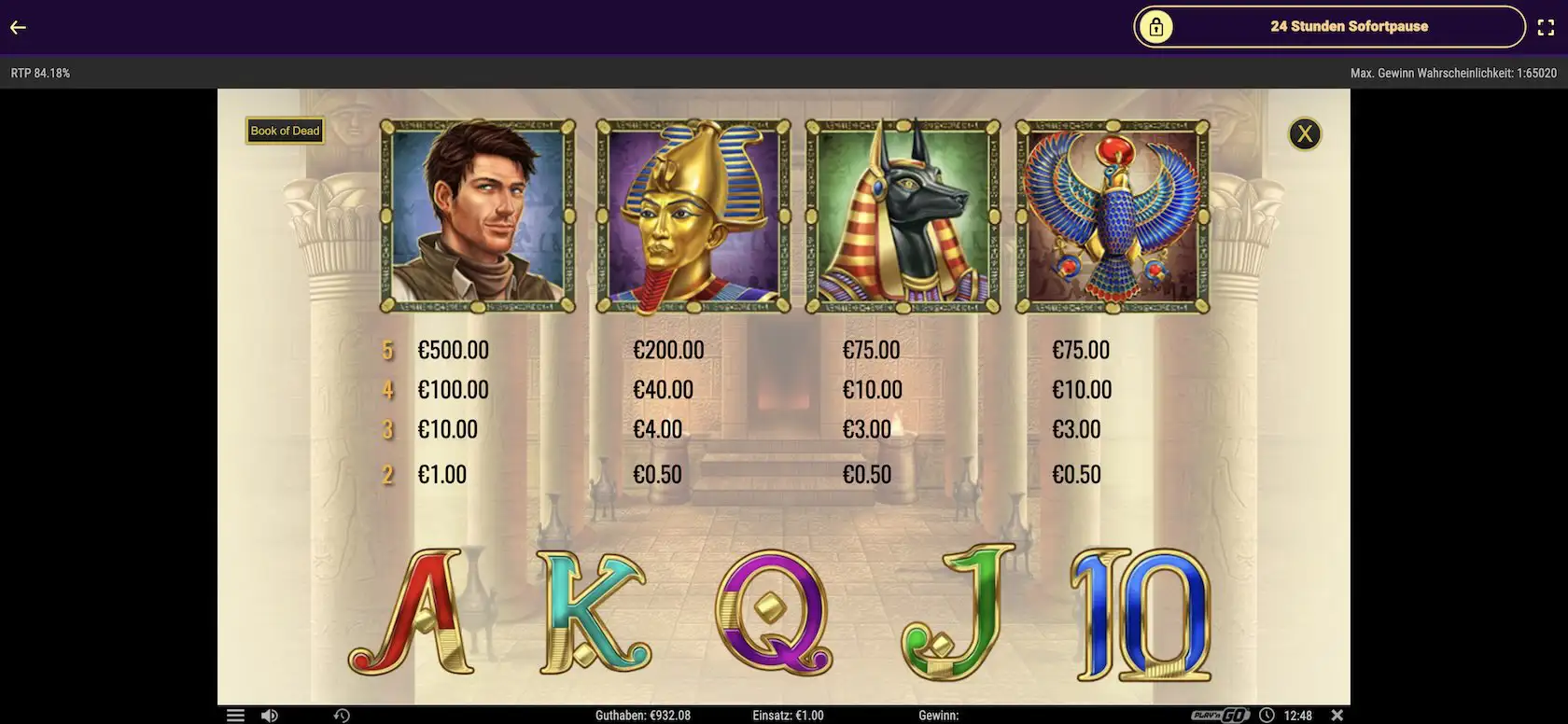Click the small X in the bottom bar

[x=1337, y=715]
